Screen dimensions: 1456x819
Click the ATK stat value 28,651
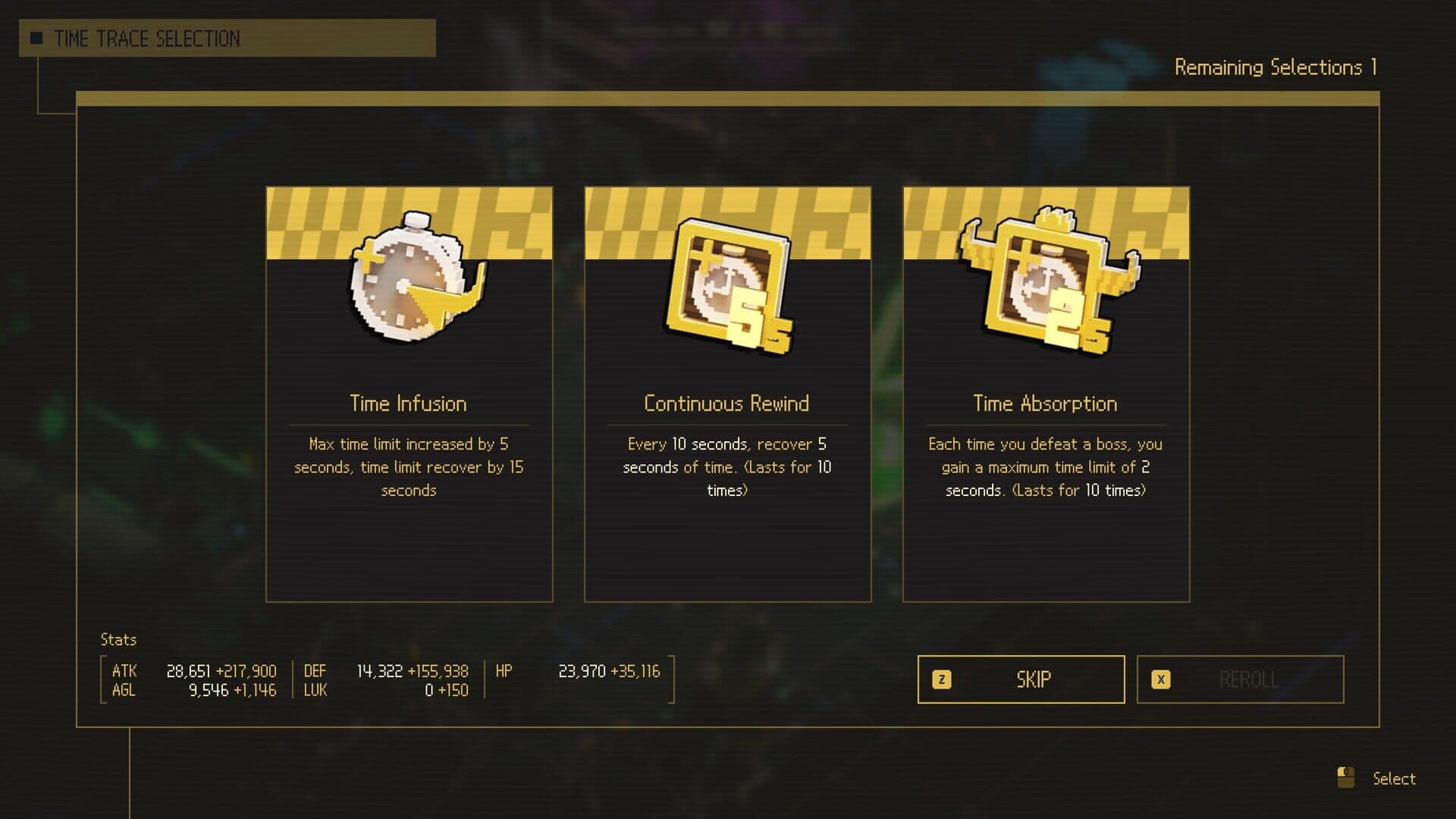[190, 671]
